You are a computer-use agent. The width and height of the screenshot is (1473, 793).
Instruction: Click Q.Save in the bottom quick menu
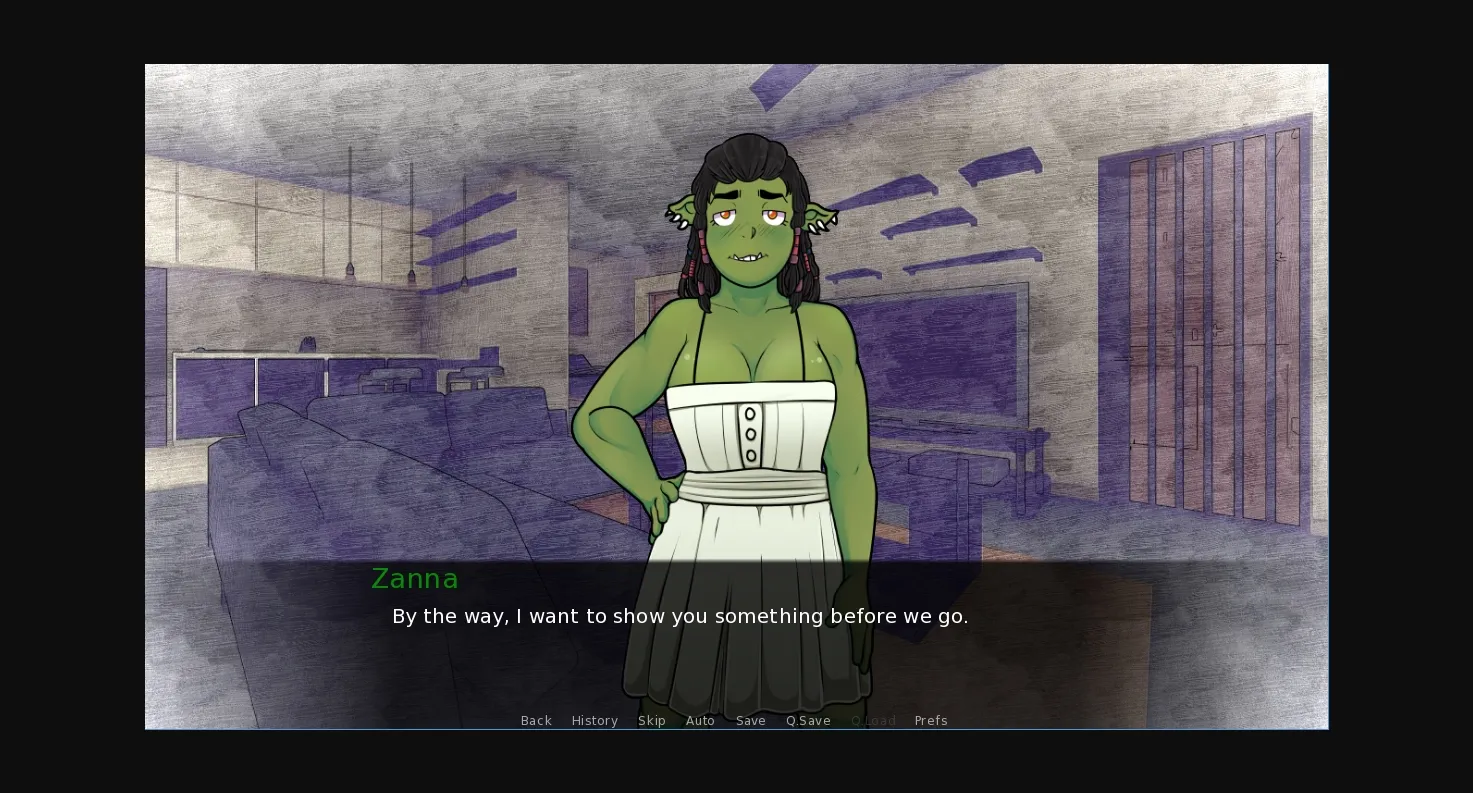click(808, 720)
